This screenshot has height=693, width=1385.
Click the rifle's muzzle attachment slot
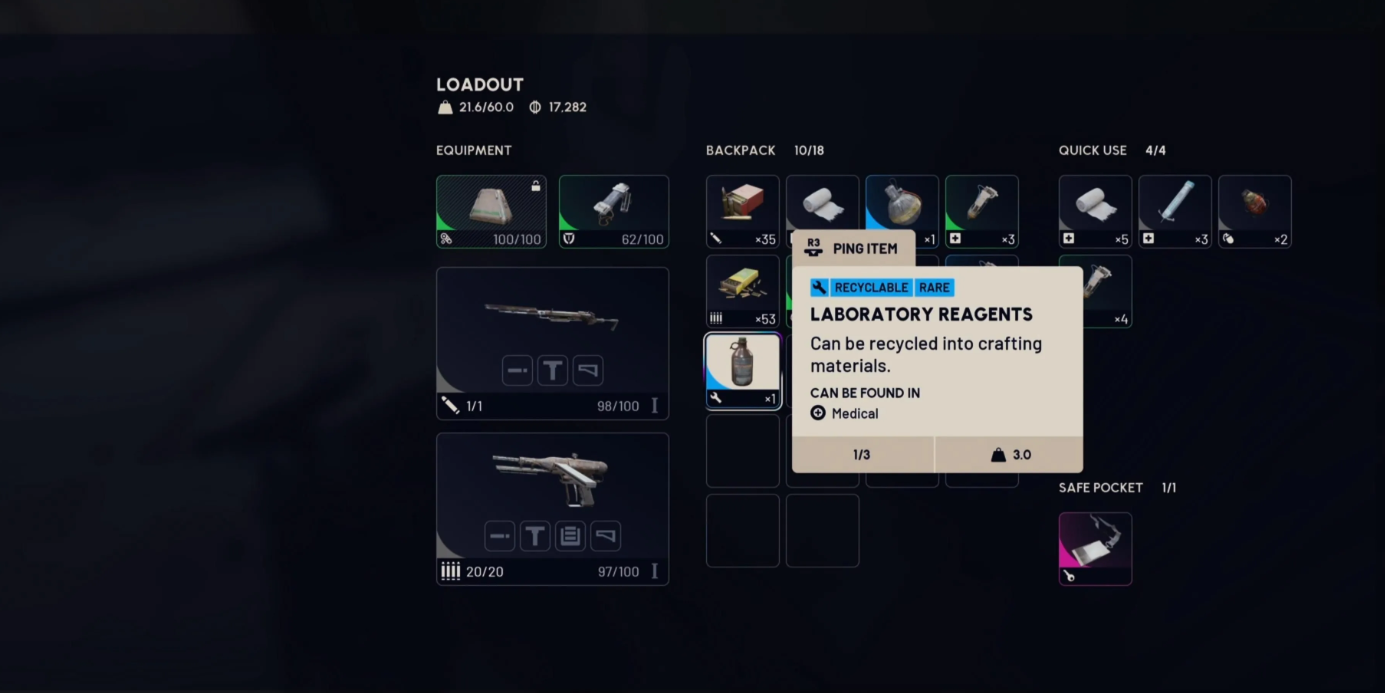tap(517, 371)
